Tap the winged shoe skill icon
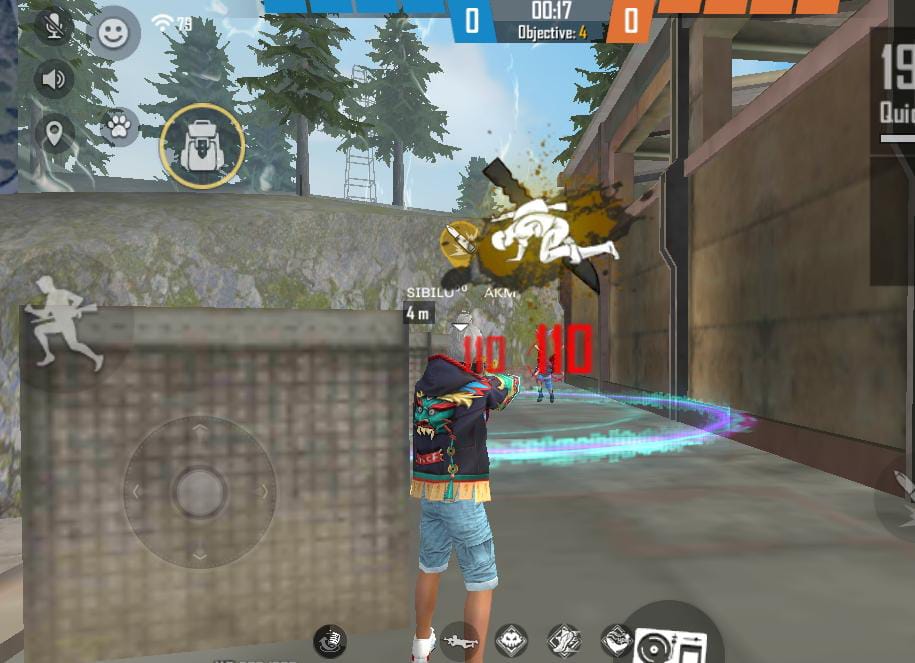915x663 pixels. pos(564,640)
